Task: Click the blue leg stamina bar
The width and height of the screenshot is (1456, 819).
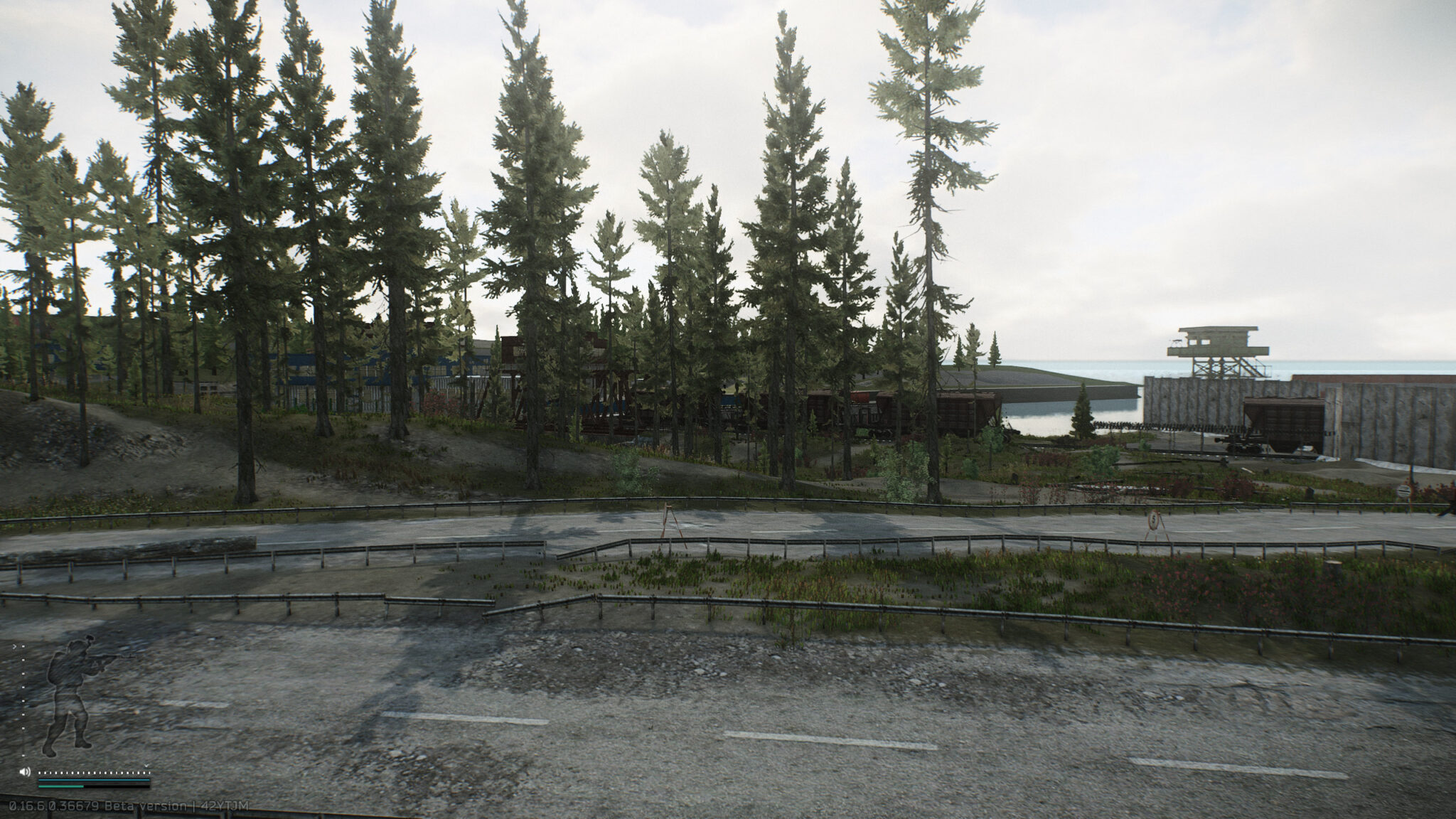Action: click(93, 780)
